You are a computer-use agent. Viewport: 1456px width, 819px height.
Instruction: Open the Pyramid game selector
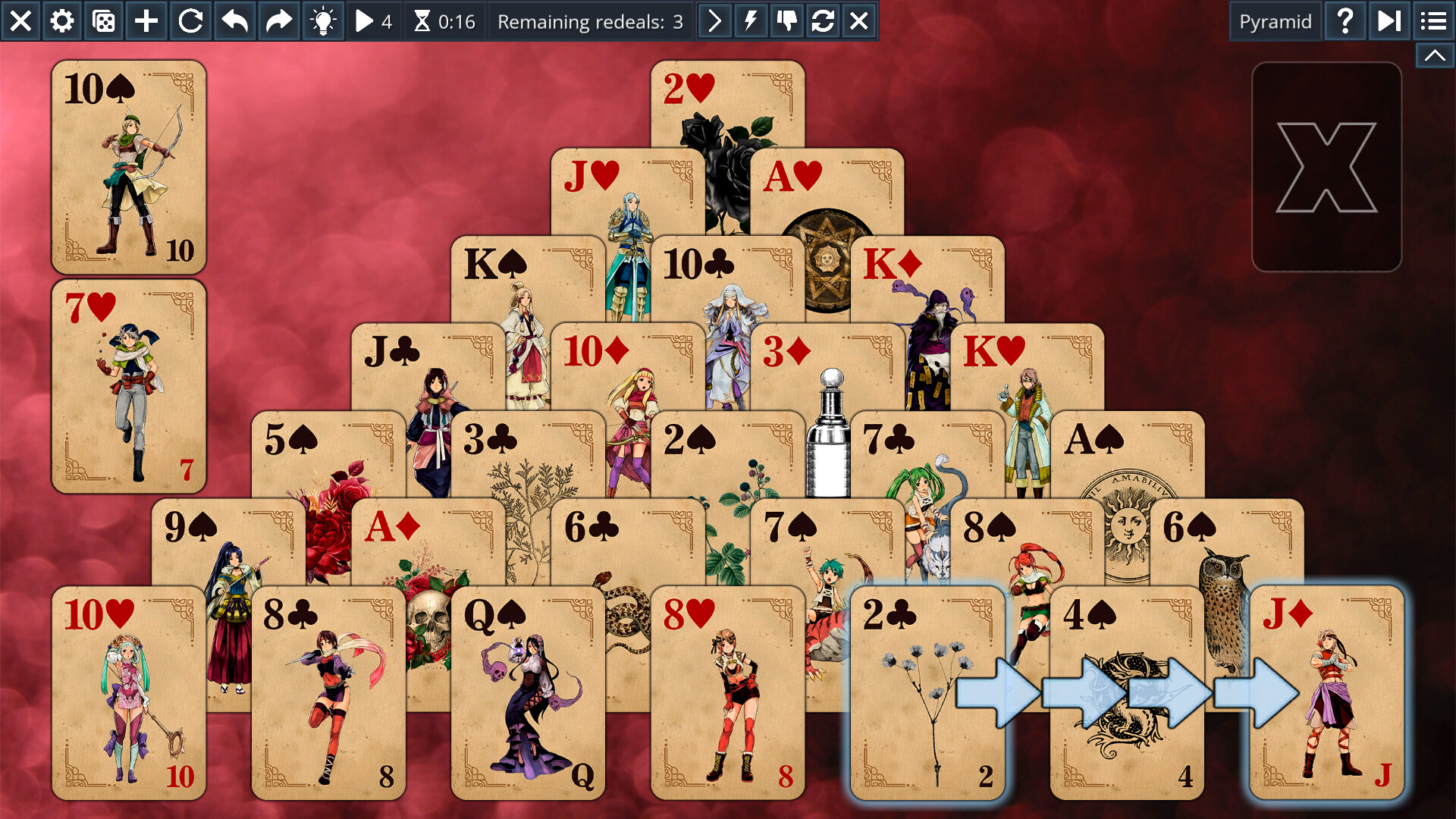[1275, 20]
